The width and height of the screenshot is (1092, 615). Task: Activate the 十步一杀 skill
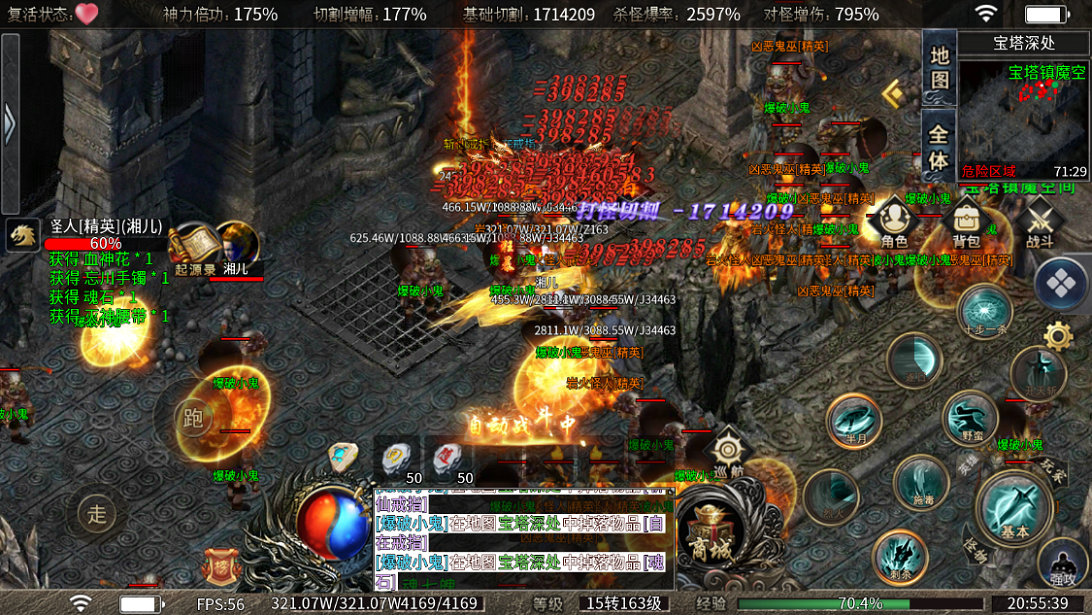coord(985,310)
